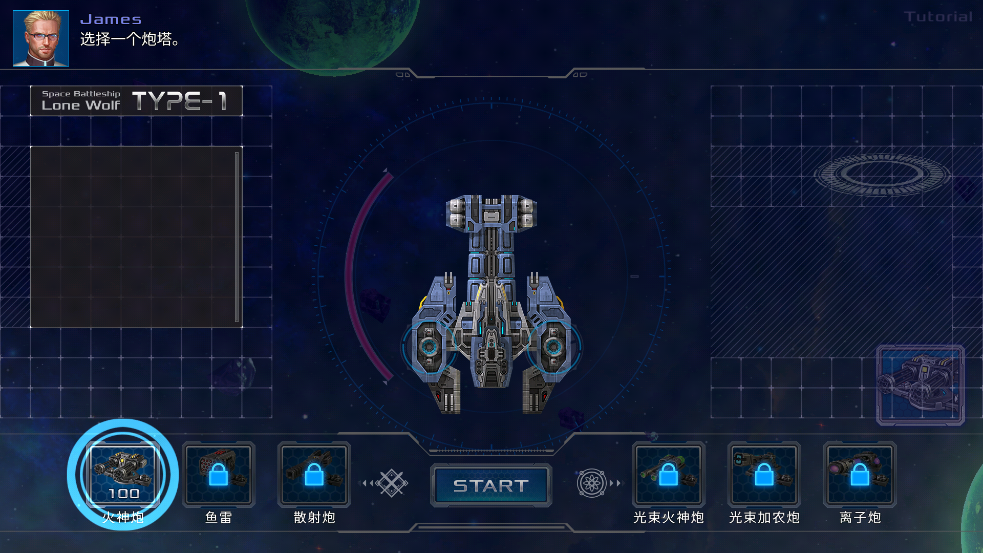
Task: Choose the locked 离子炮 slot
Action: [x=859, y=475]
